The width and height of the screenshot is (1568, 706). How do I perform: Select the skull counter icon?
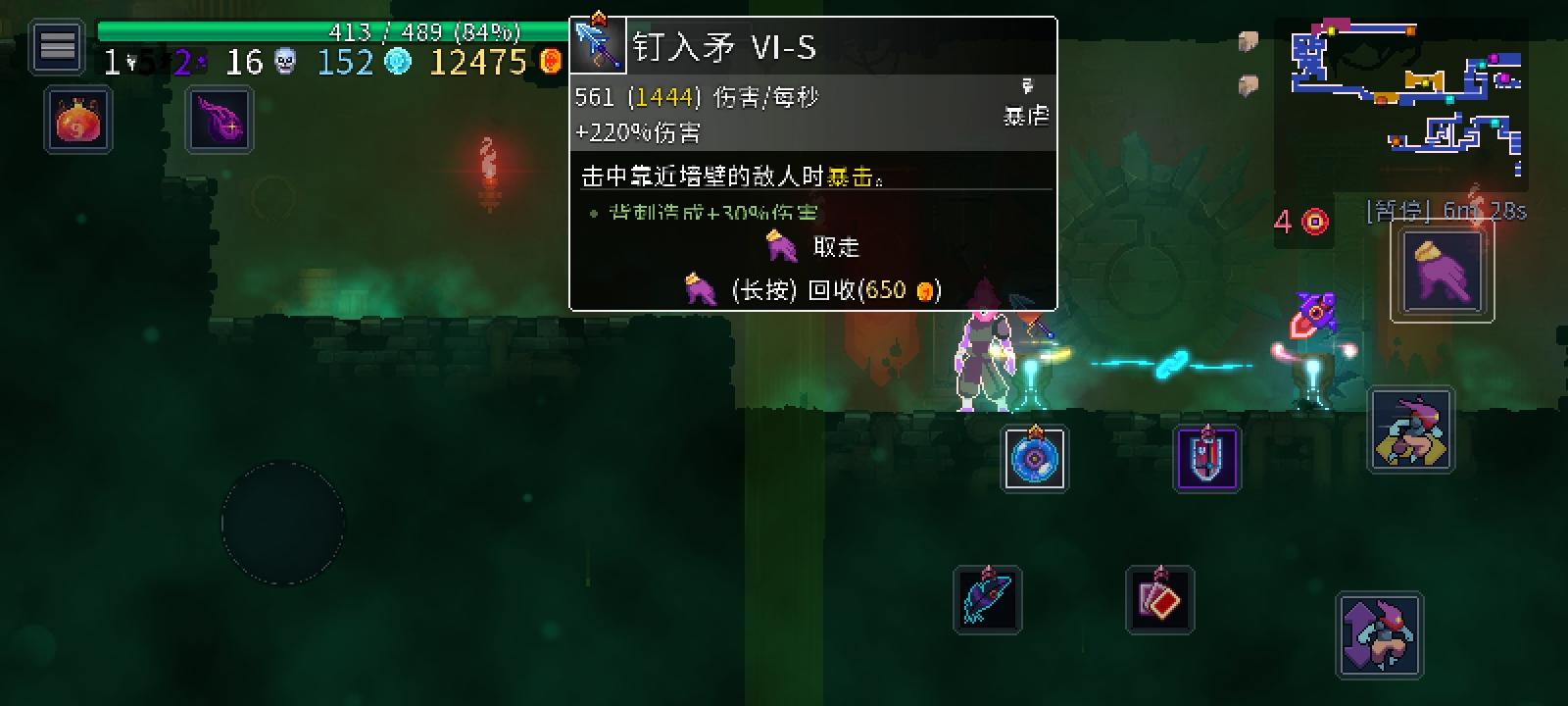click(x=284, y=63)
